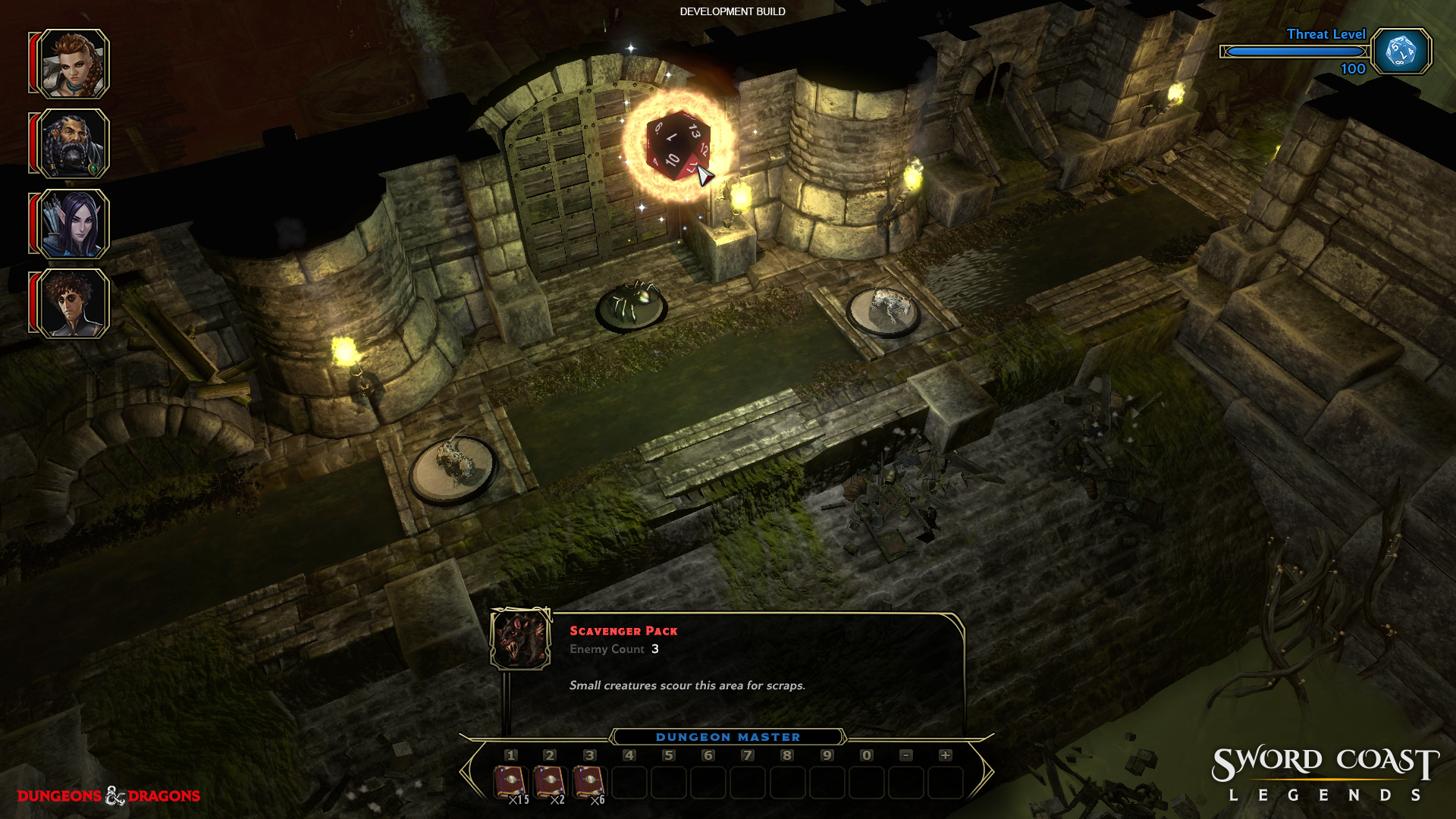This screenshot has height=819, width=1456.
Task: Click the Dungeon Master title banner
Action: 728,736
